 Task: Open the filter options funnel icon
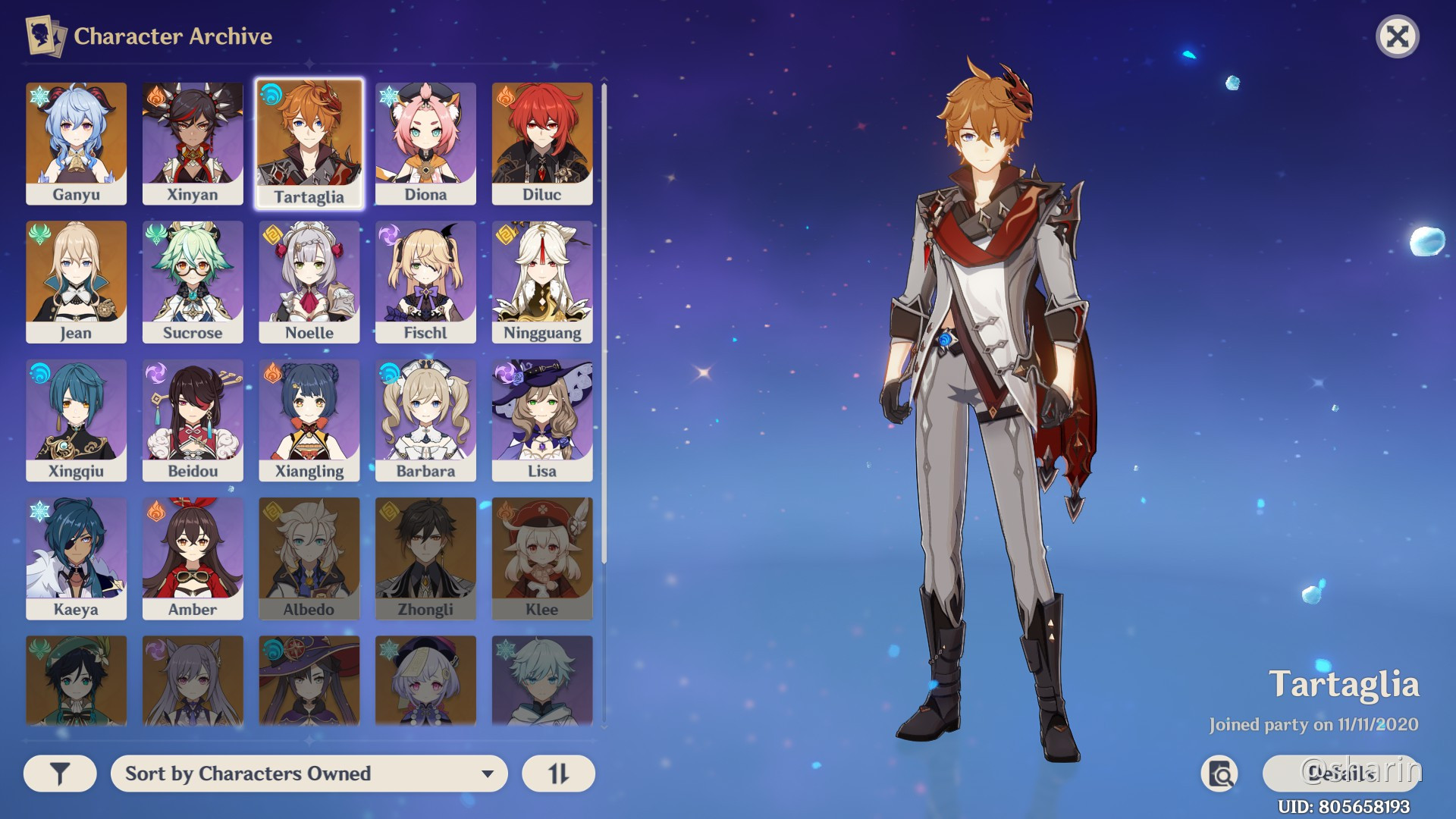tap(60, 773)
